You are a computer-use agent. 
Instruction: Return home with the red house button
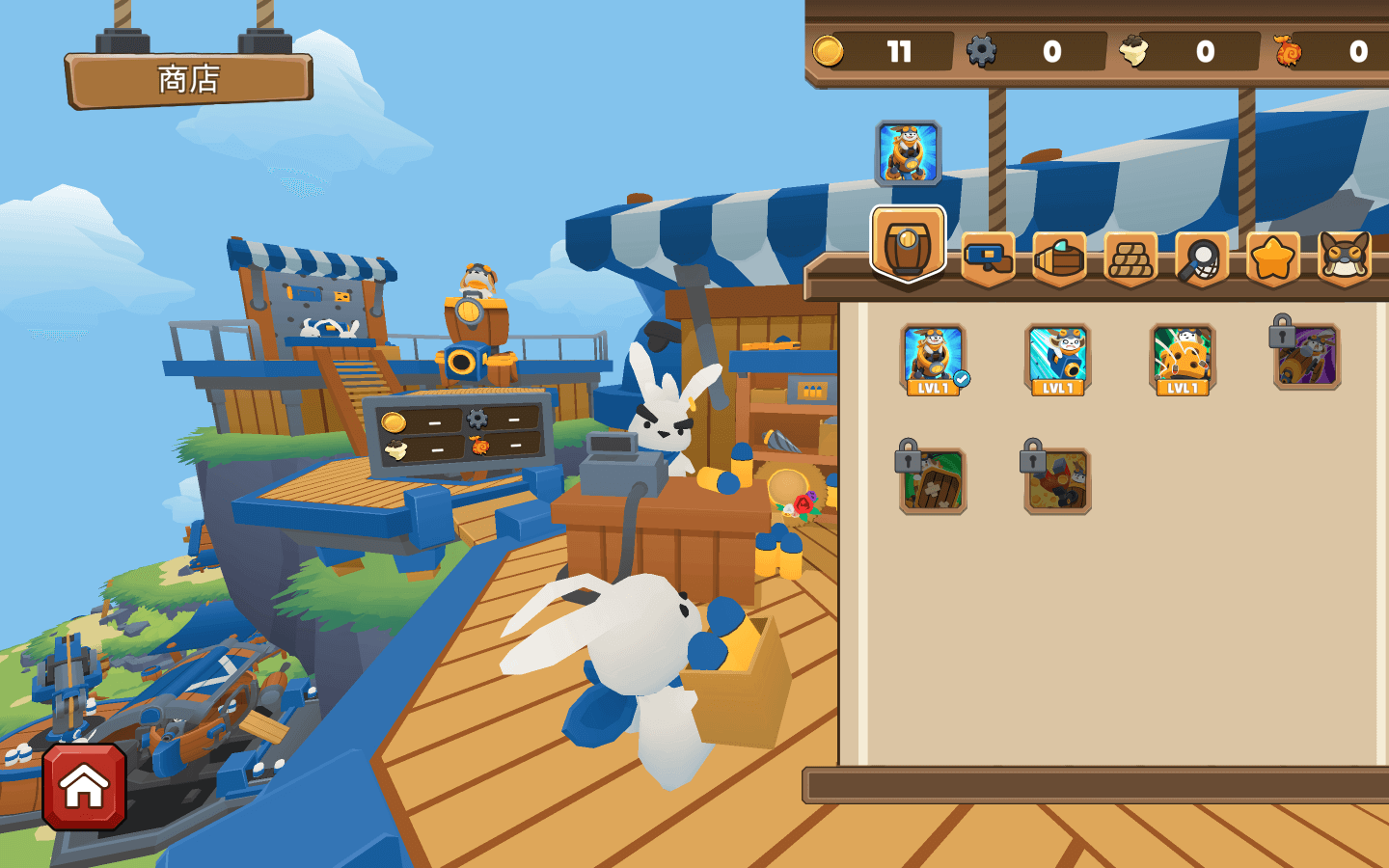coord(84,787)
